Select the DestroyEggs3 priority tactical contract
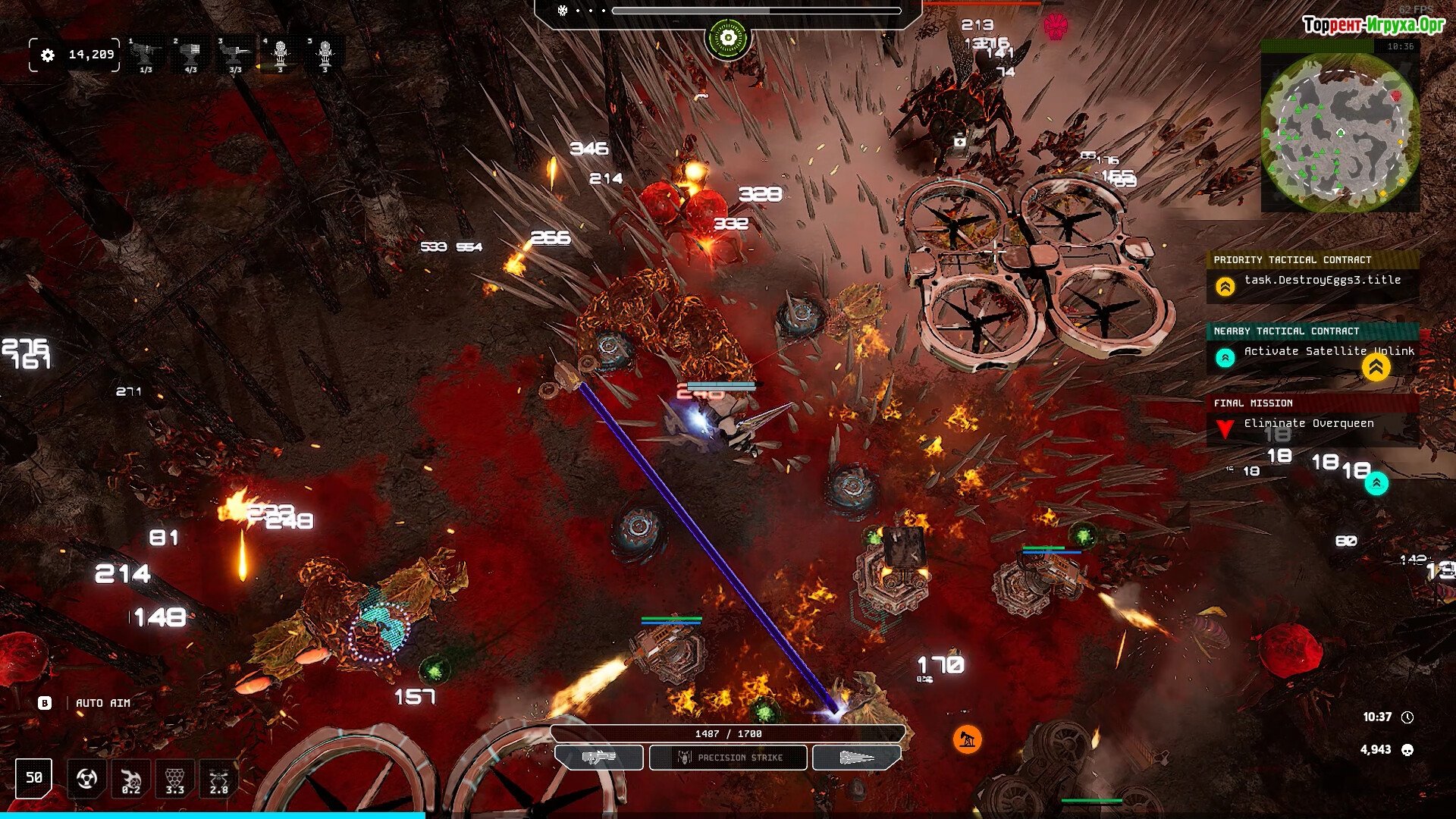1456x819 pixels. (1322, 281)
